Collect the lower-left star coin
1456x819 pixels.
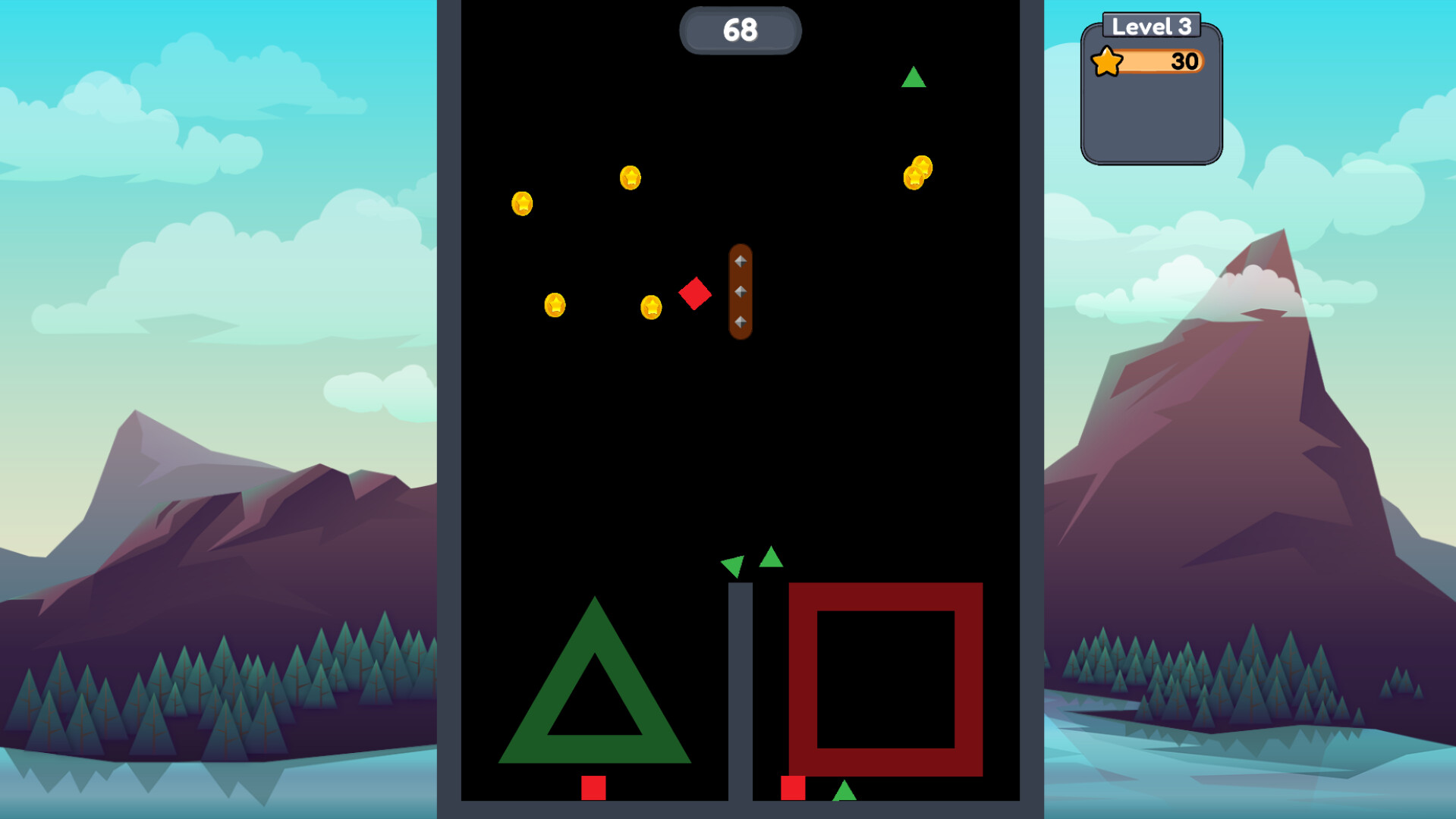555,304
